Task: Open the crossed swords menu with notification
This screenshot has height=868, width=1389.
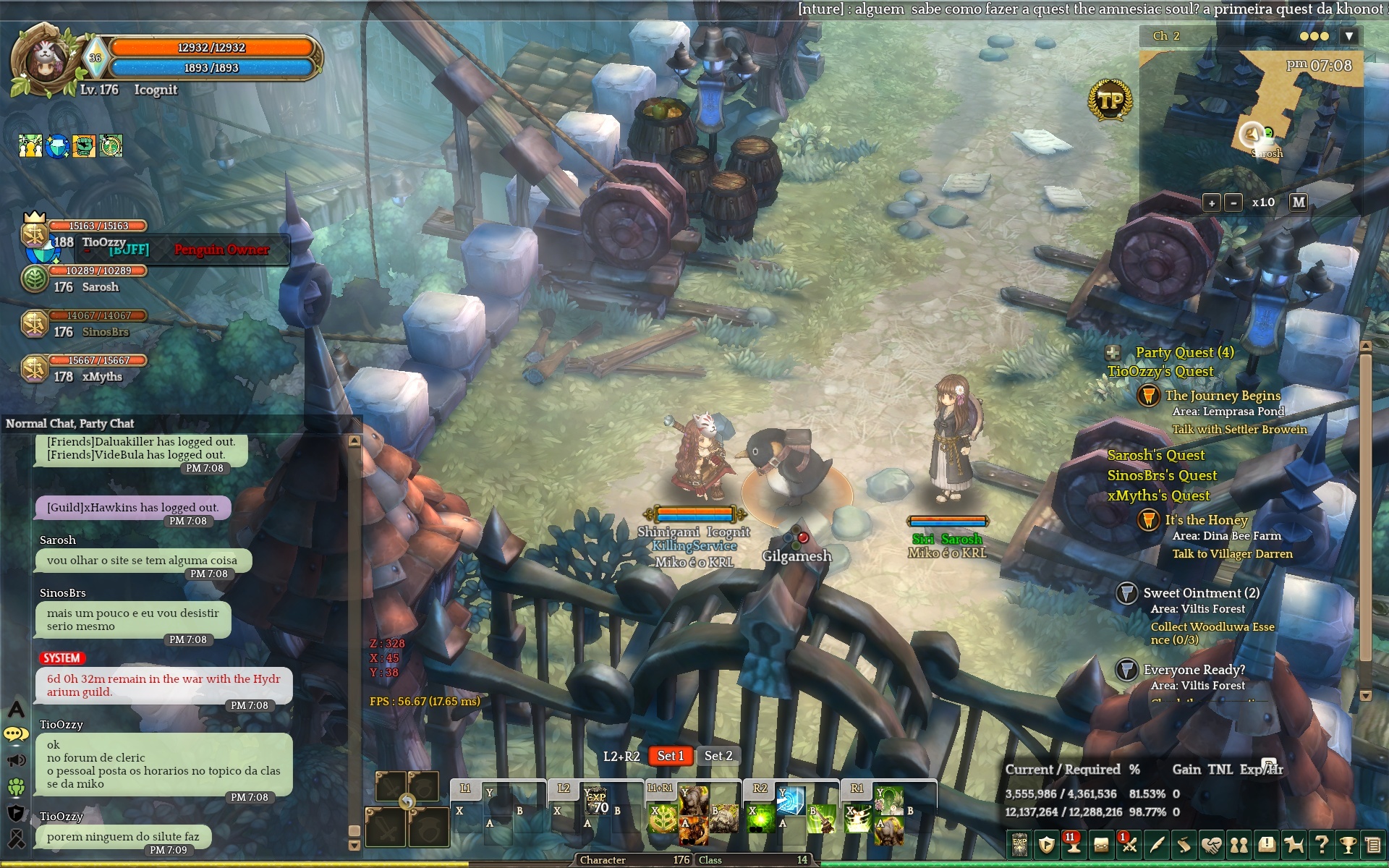Action: [1129, 844]
